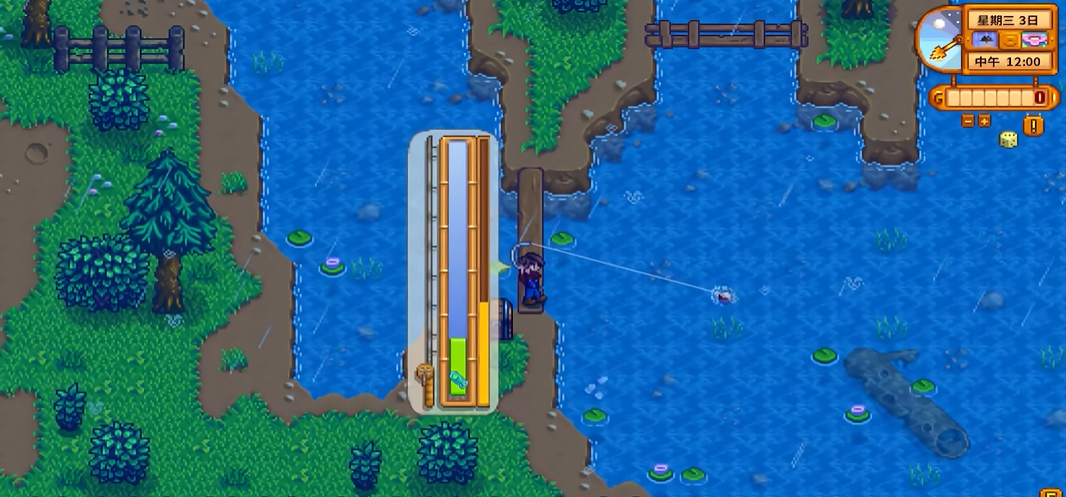Click the pink flower season icon

pos(1036,40)
